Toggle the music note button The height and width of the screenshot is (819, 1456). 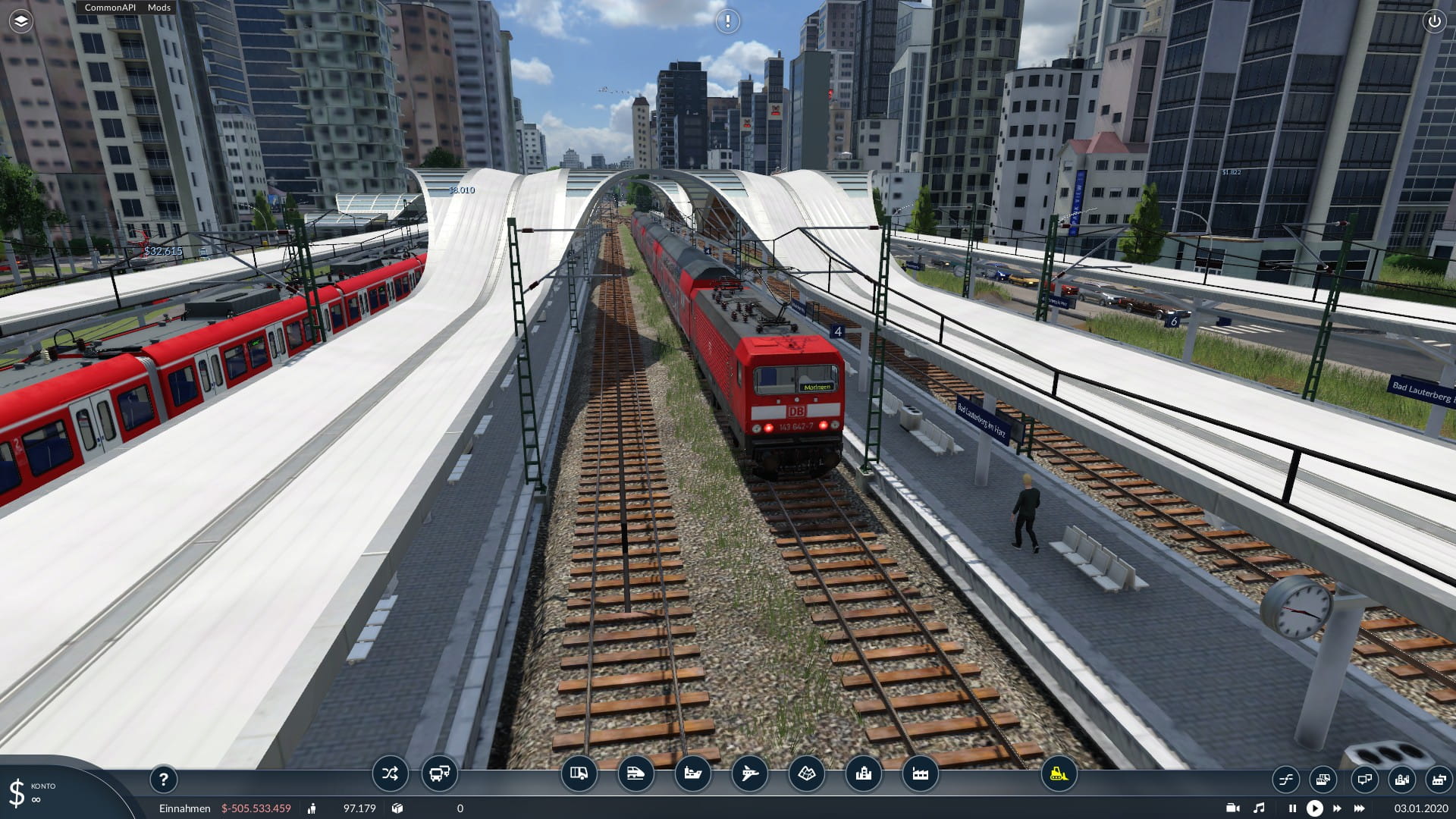click(1259, 808)
